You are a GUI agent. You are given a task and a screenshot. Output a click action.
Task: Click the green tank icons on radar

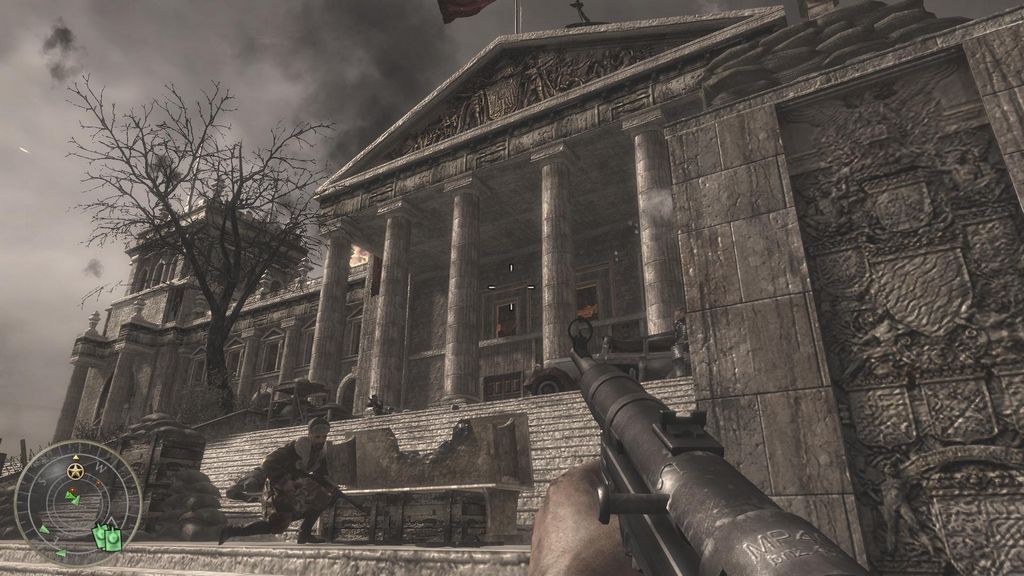[107, 538]
